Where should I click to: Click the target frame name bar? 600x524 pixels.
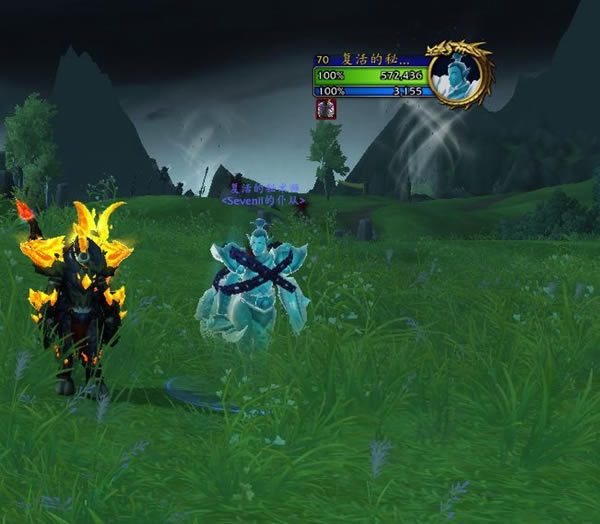[x=371, y=60]
